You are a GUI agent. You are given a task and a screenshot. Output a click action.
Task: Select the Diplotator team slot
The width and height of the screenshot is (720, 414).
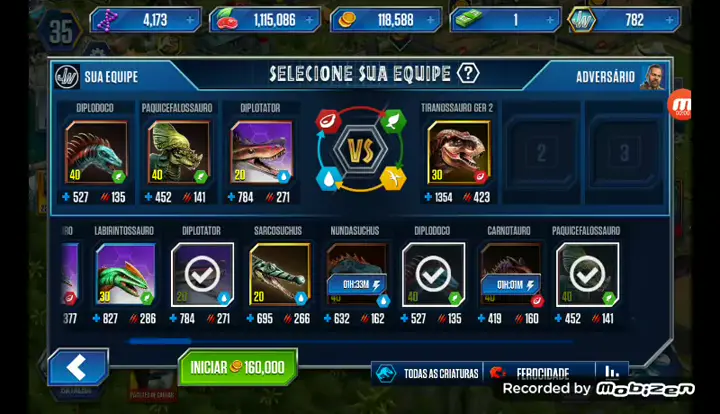[x=261, y=151]
